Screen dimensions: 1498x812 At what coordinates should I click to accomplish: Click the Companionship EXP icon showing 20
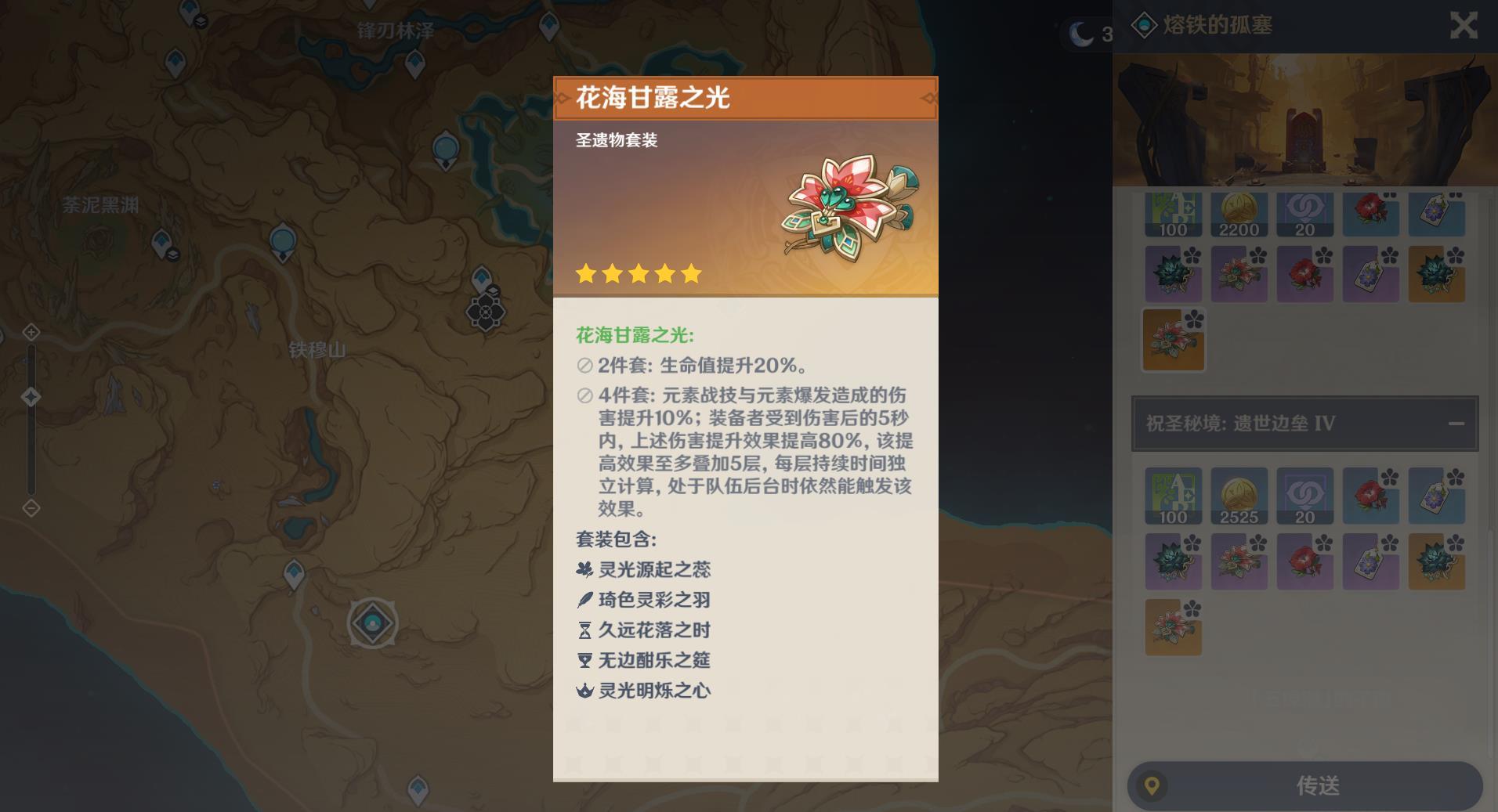coord(1306,214)
